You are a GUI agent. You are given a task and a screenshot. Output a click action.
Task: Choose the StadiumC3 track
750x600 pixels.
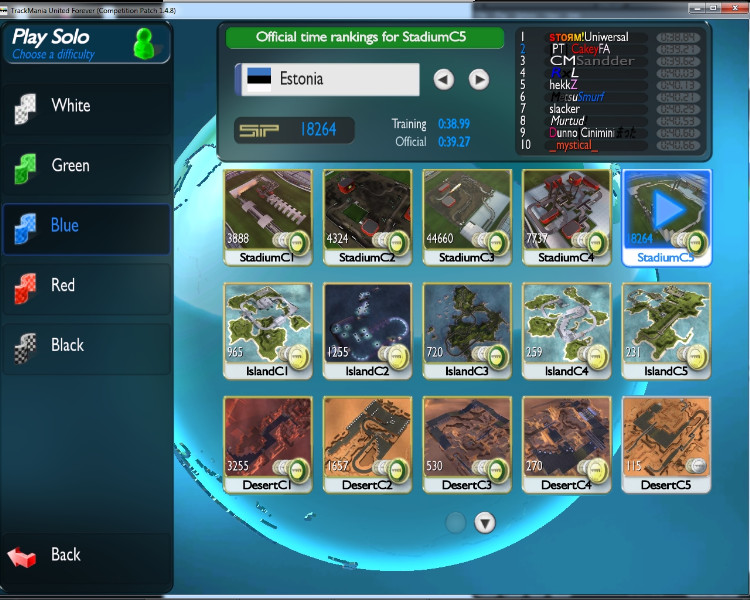[x=467, y=214]
